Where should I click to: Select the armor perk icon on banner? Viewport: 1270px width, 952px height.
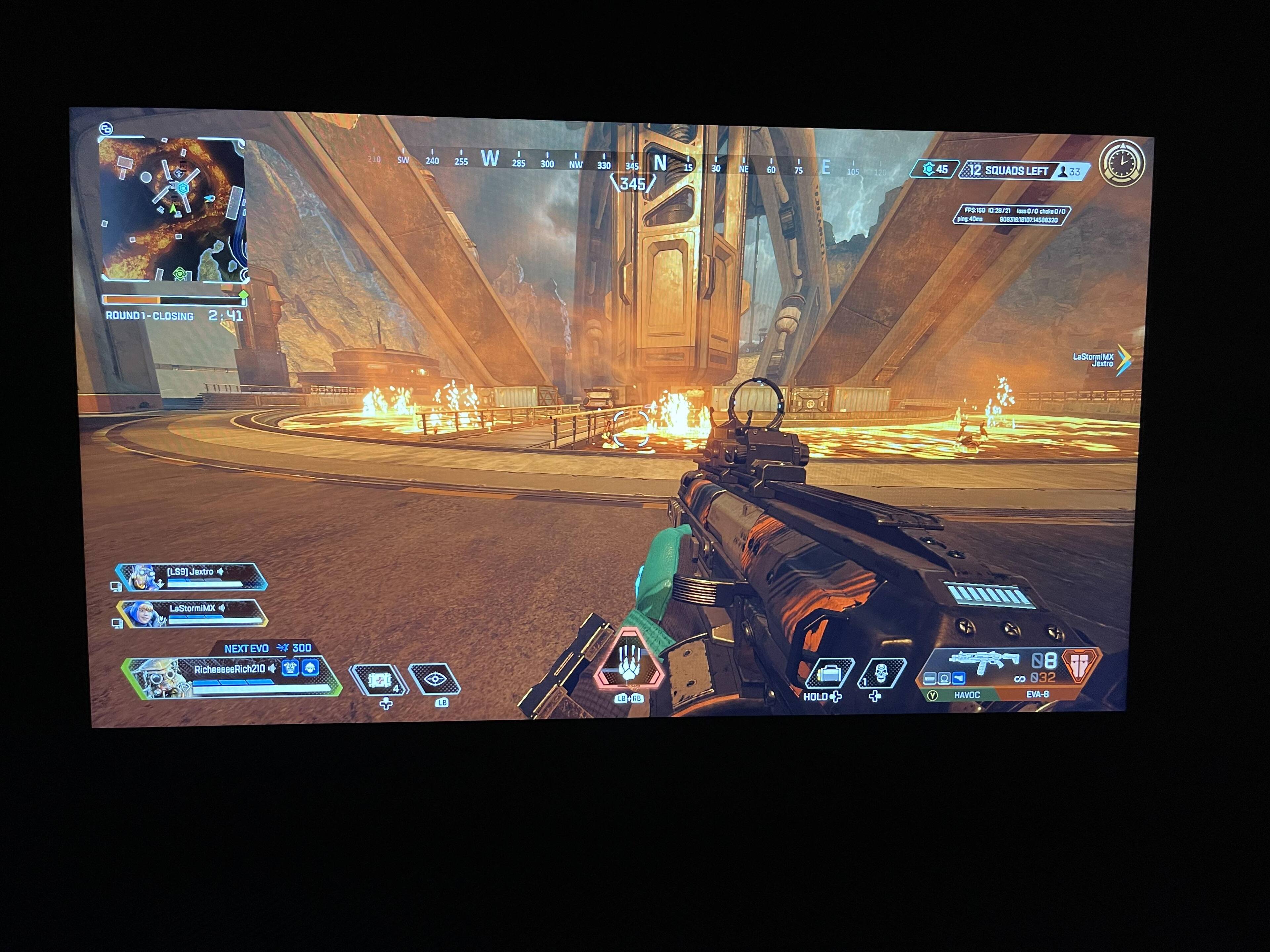(290, 668)
